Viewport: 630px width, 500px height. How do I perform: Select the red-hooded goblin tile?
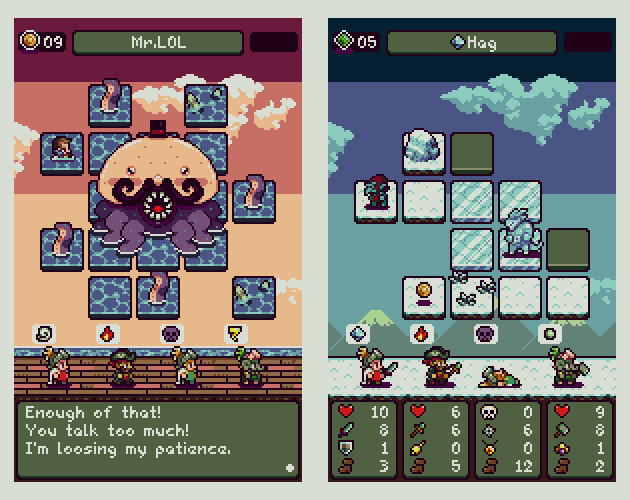coord(376,197)
